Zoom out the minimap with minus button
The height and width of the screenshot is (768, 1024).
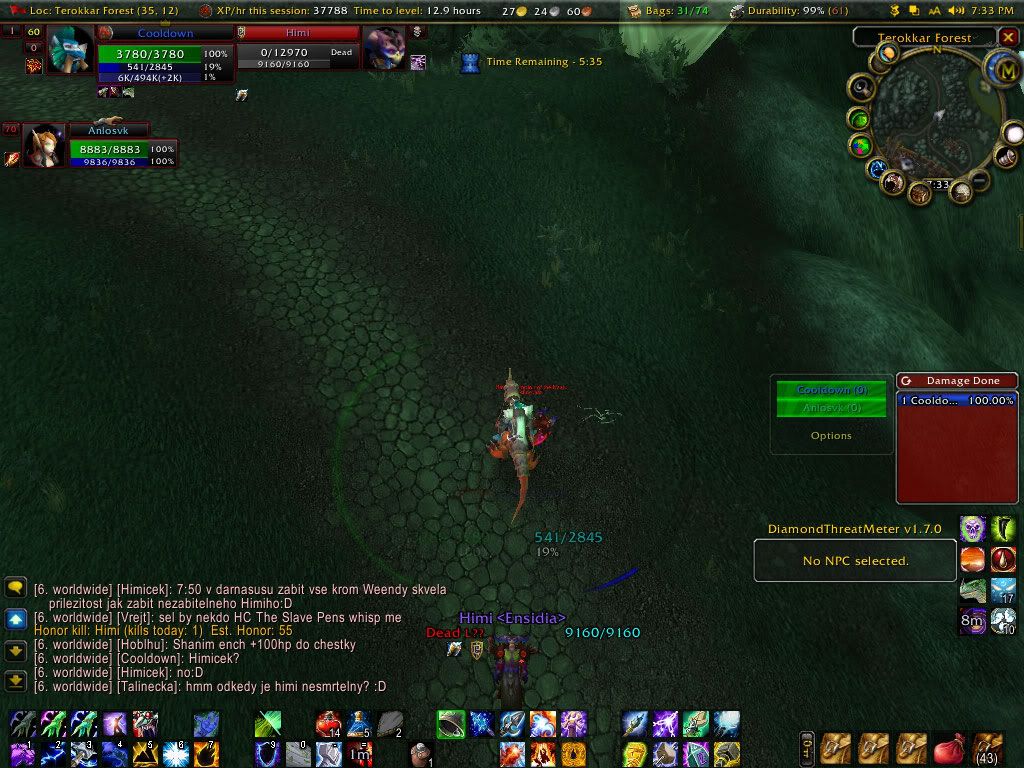click(x=980, y=180)
